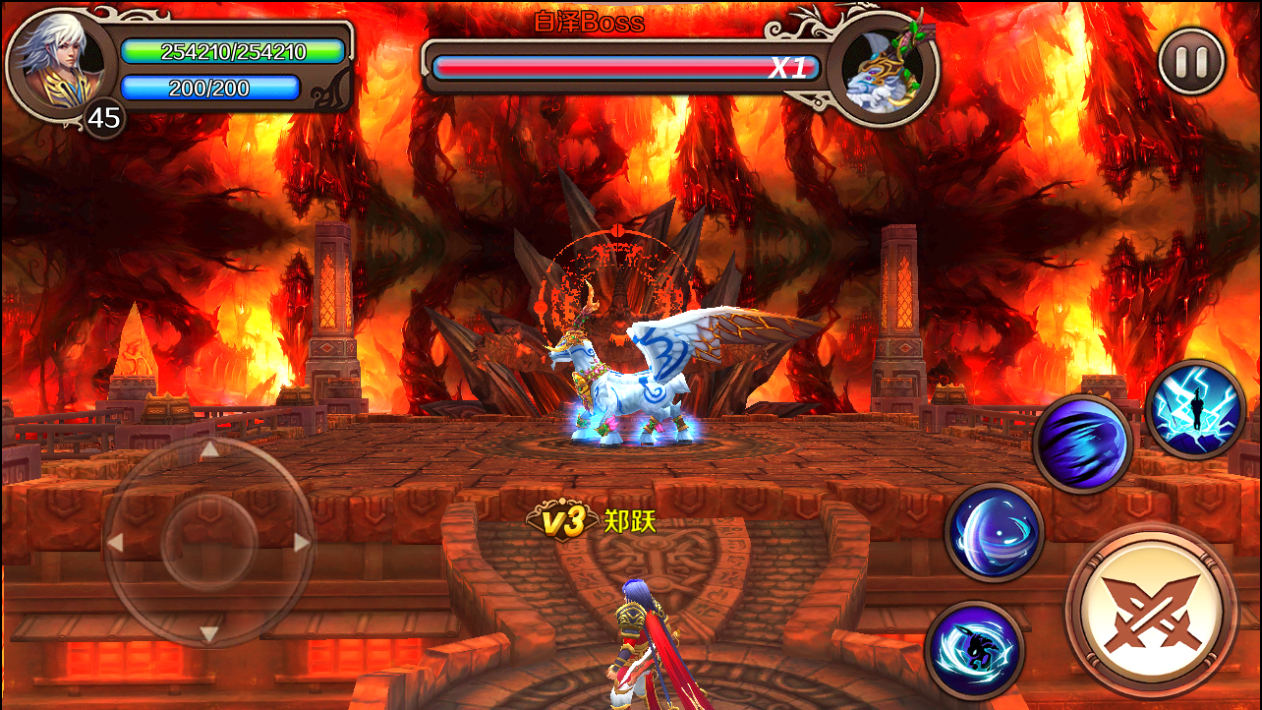
Task: Tap the virtual joystick's down arrow
Action: coord(209,634)
